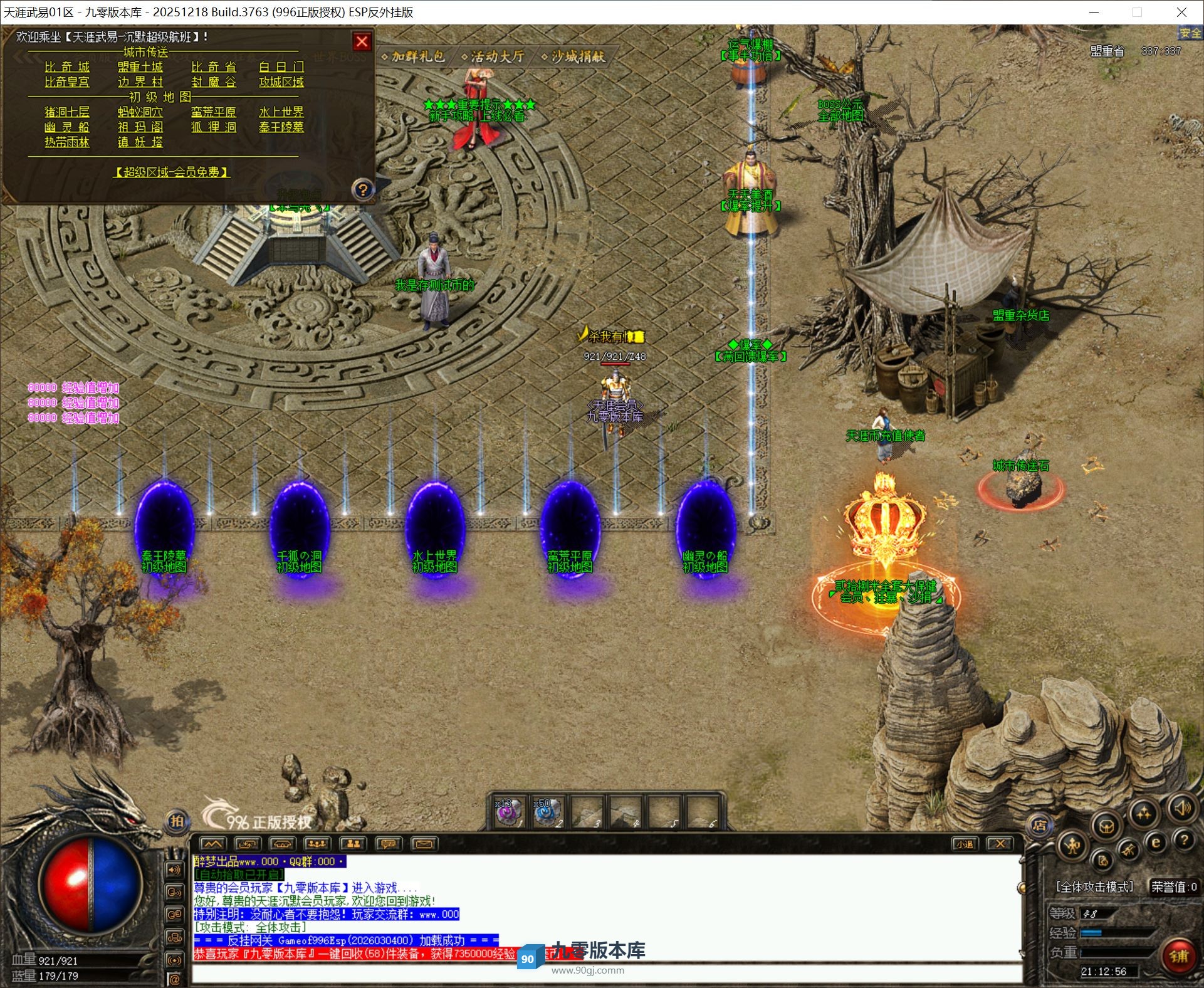
Task: Click the red 铺 stall button
Action: [1178, 957]
